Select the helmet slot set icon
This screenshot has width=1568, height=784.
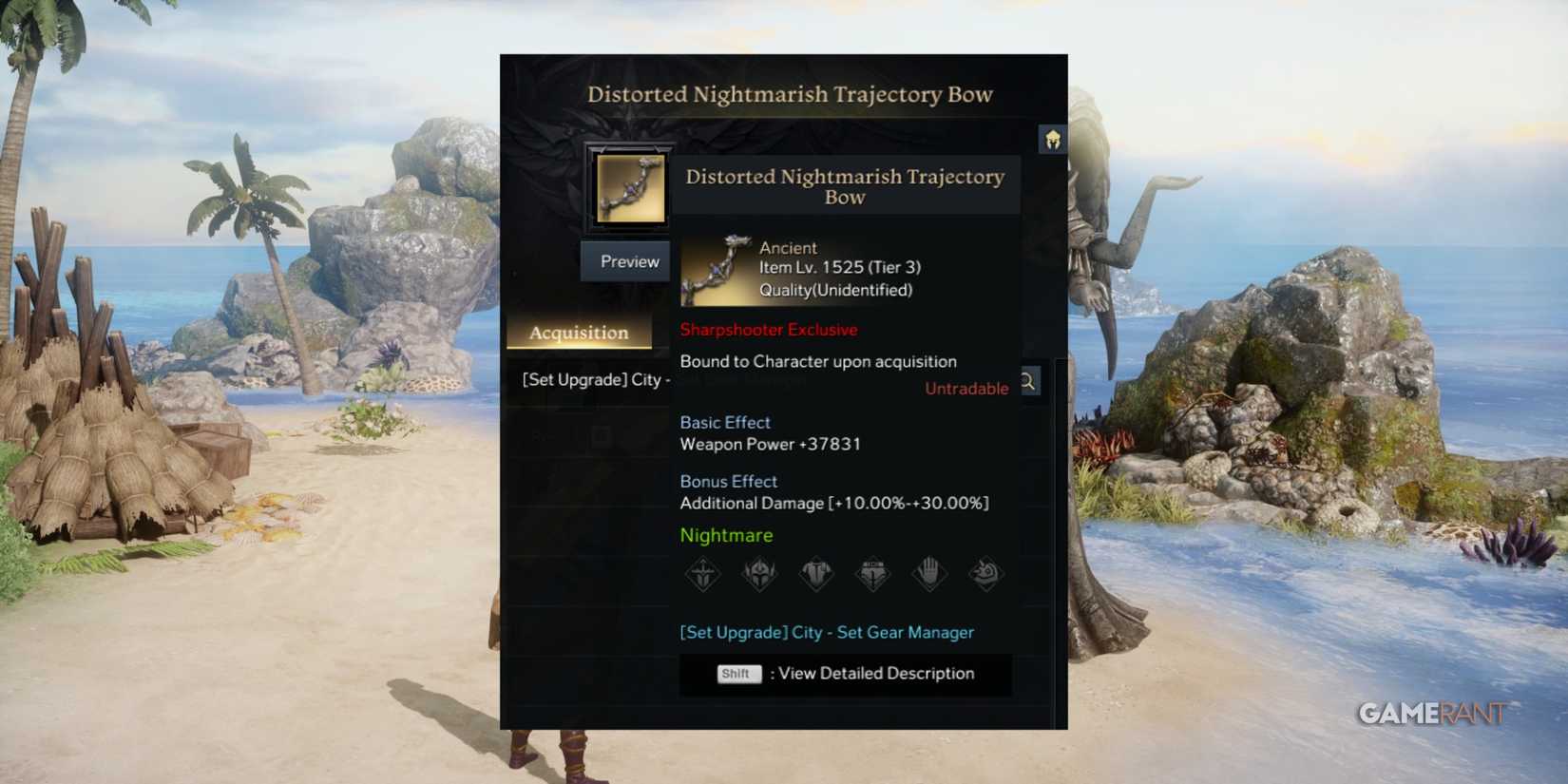coord(760,573)
